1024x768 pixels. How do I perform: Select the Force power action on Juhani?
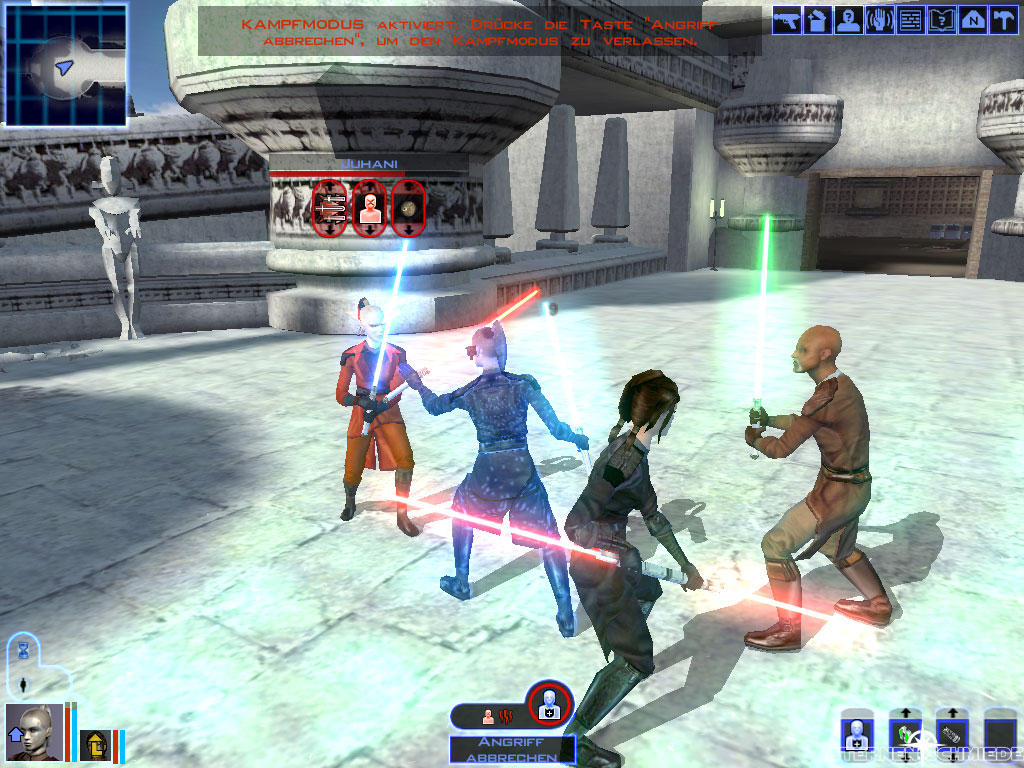(x=370, y=207)
